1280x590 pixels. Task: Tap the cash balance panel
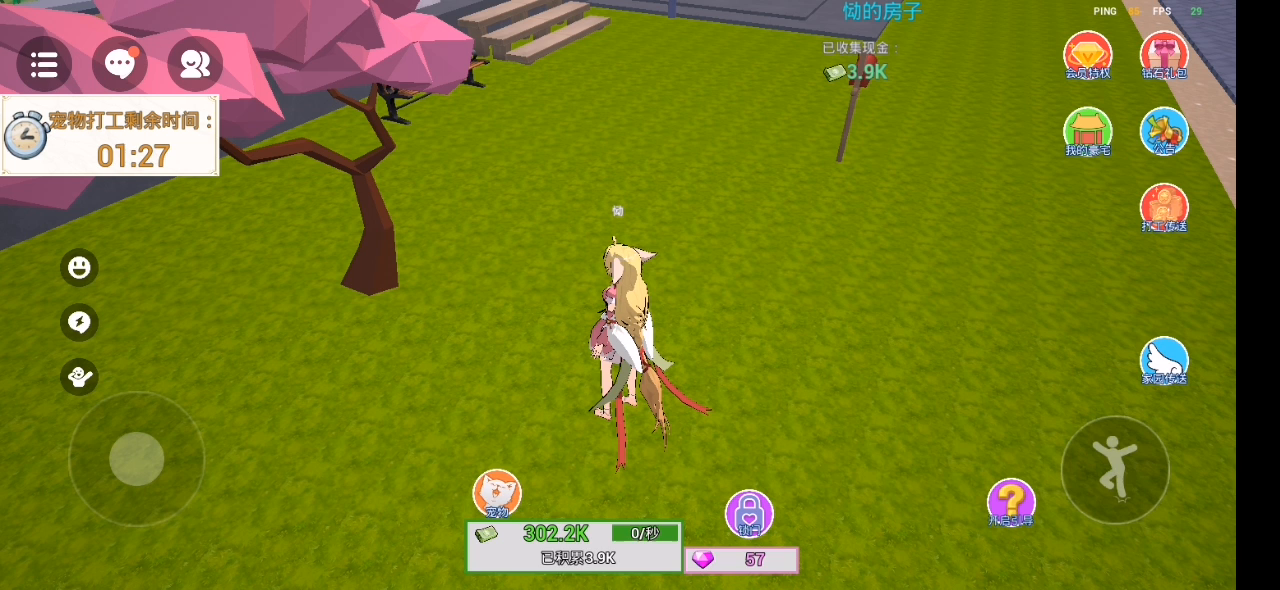pyautogui.click(x=574, y=546)
